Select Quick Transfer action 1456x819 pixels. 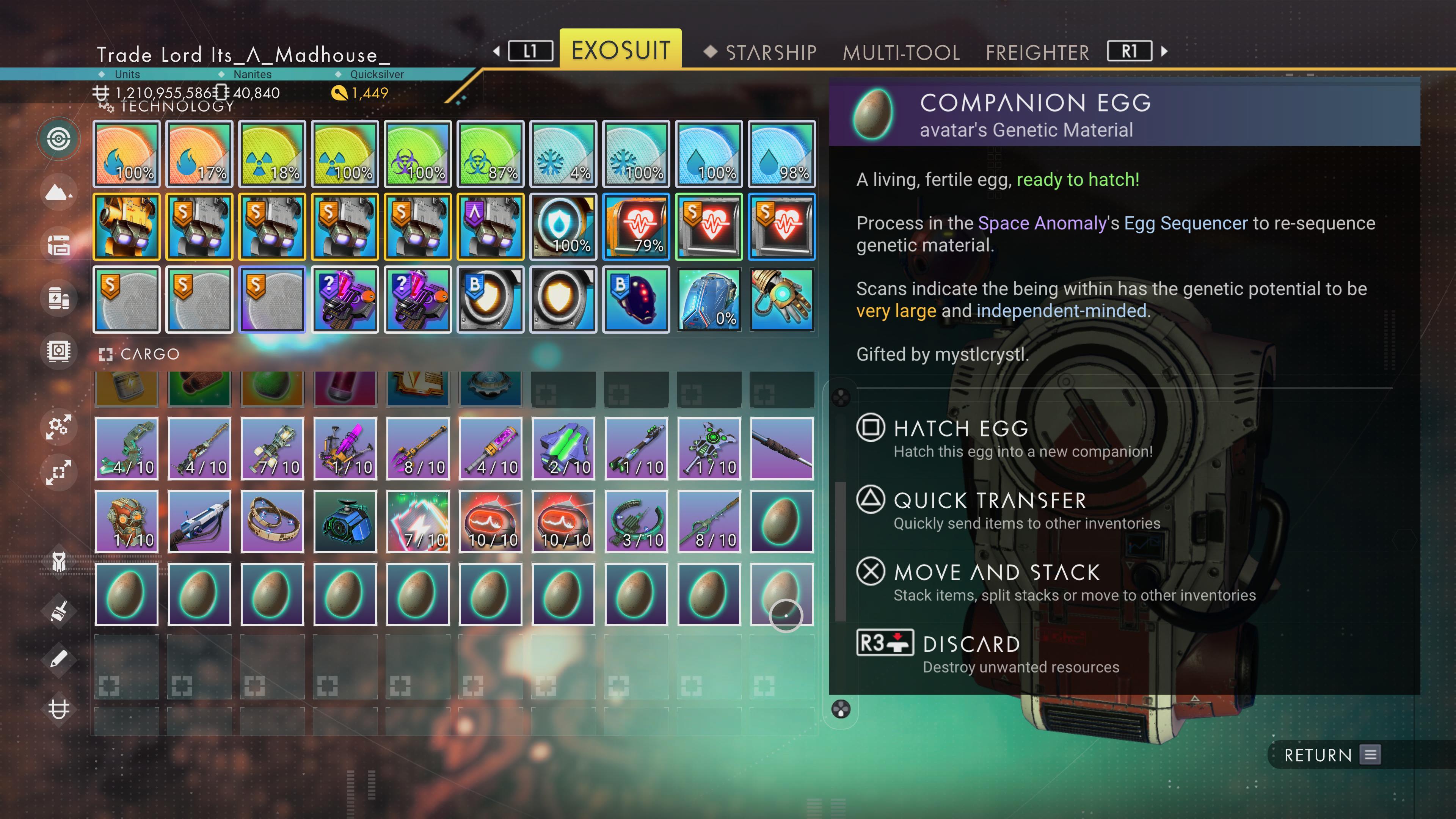(989, 501)
